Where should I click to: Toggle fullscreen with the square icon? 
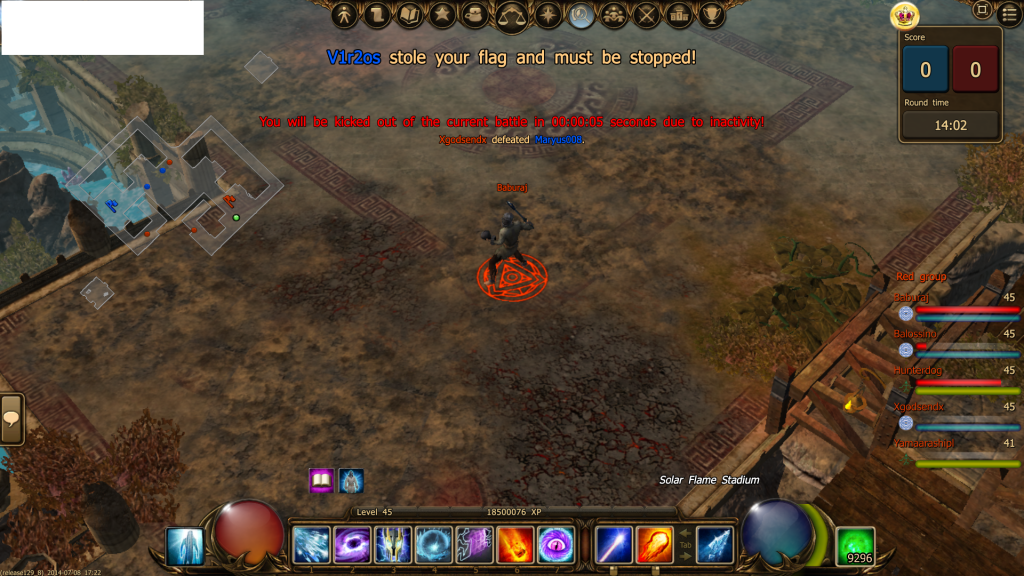[982, 10]
